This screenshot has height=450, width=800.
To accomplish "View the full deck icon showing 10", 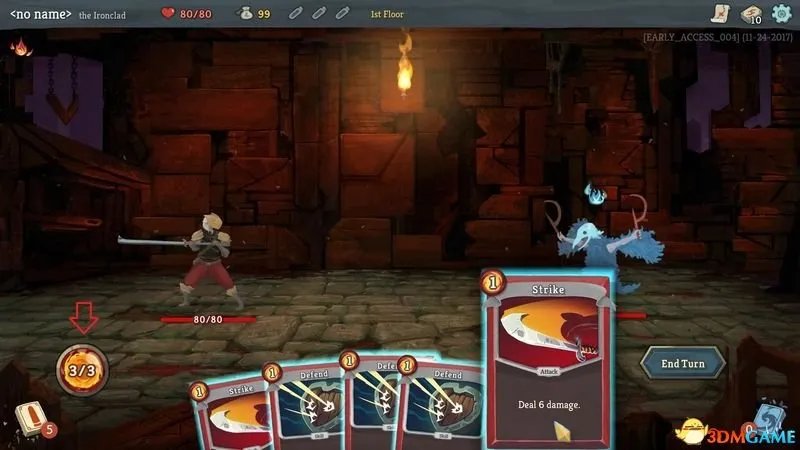I will (750, 13).
